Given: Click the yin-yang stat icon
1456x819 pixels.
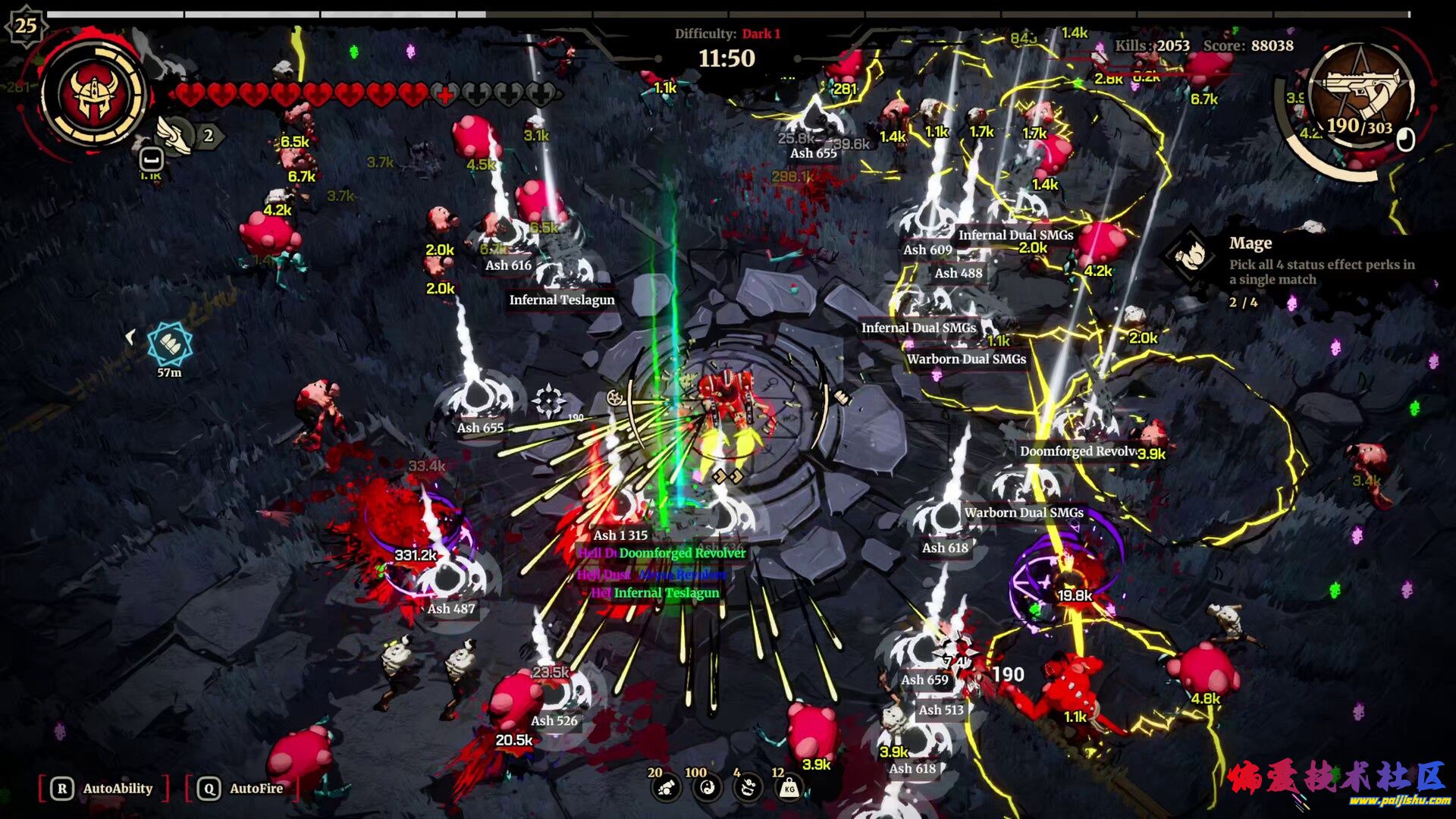Looking at the screenshot, I should pos(708,789).
